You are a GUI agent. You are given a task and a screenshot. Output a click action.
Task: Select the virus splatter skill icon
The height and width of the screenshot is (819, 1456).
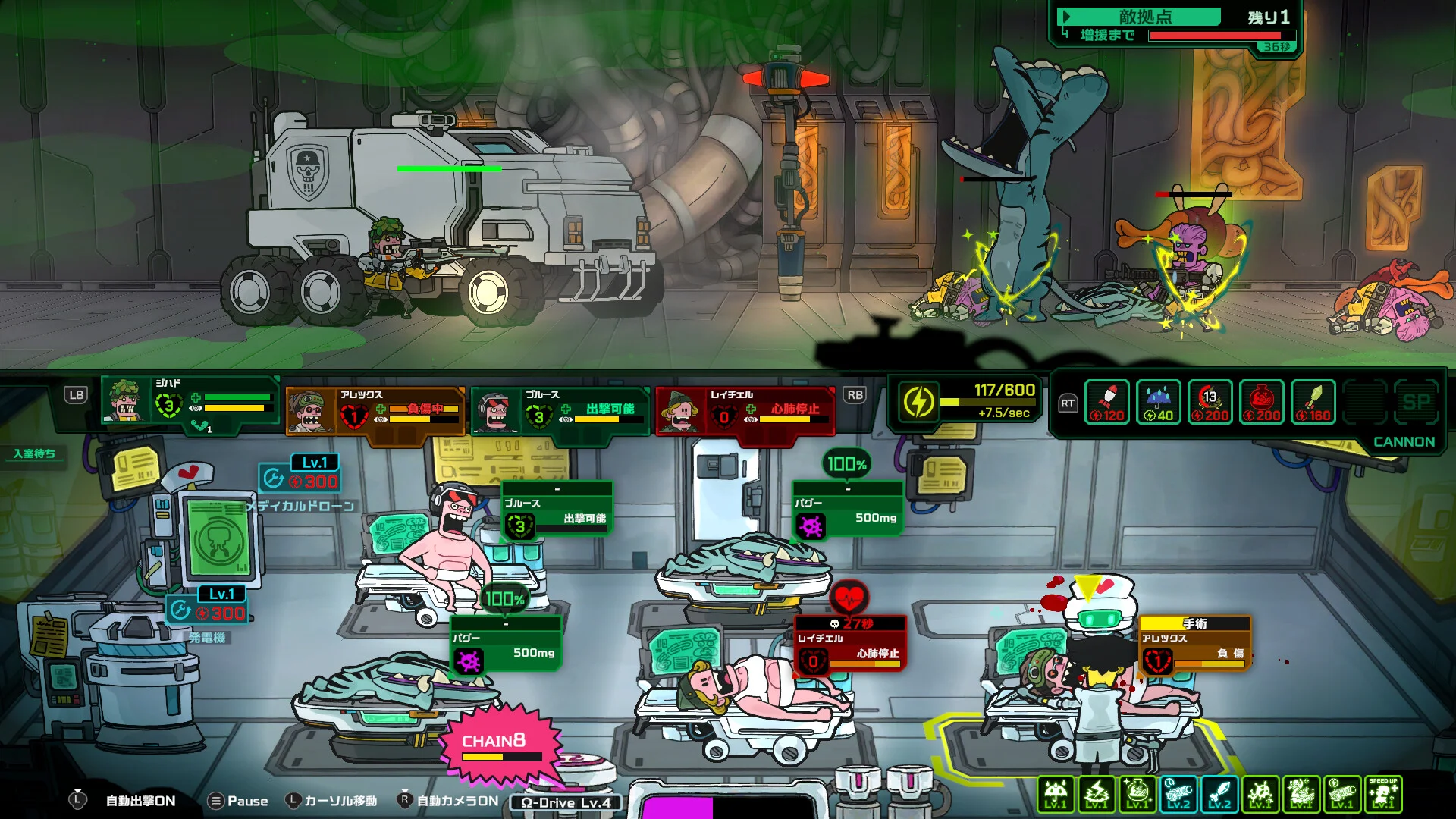pyautogui.click(x=1260, y=794)
